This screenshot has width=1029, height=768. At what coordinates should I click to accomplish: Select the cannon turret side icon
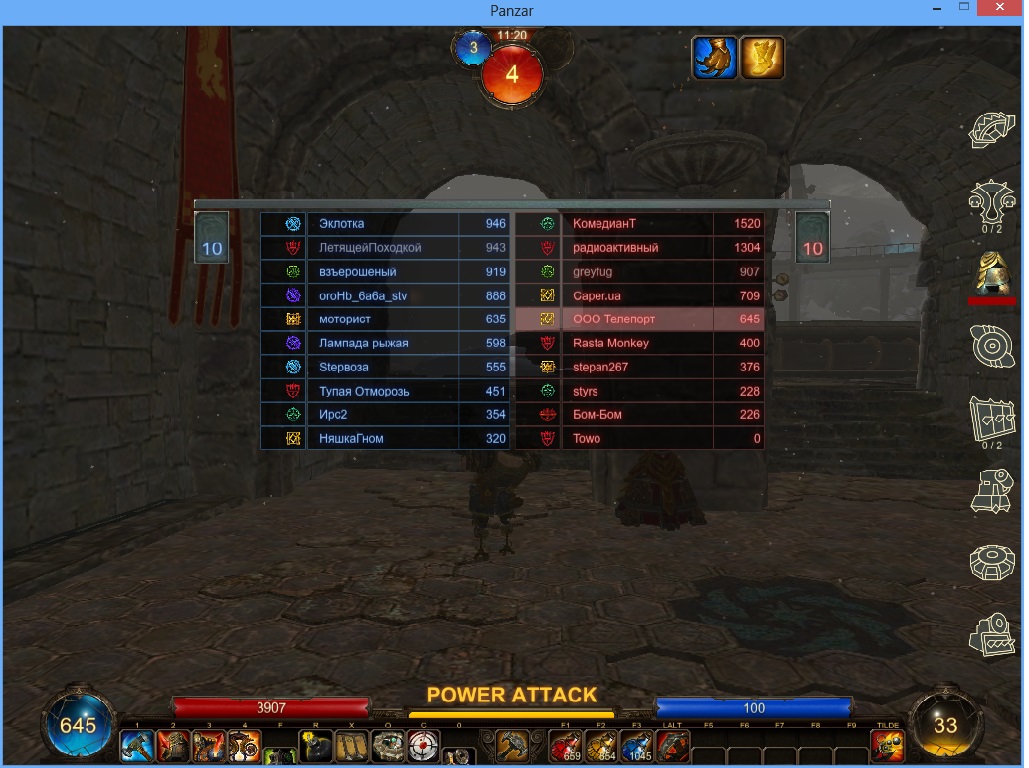coord(991,490)
